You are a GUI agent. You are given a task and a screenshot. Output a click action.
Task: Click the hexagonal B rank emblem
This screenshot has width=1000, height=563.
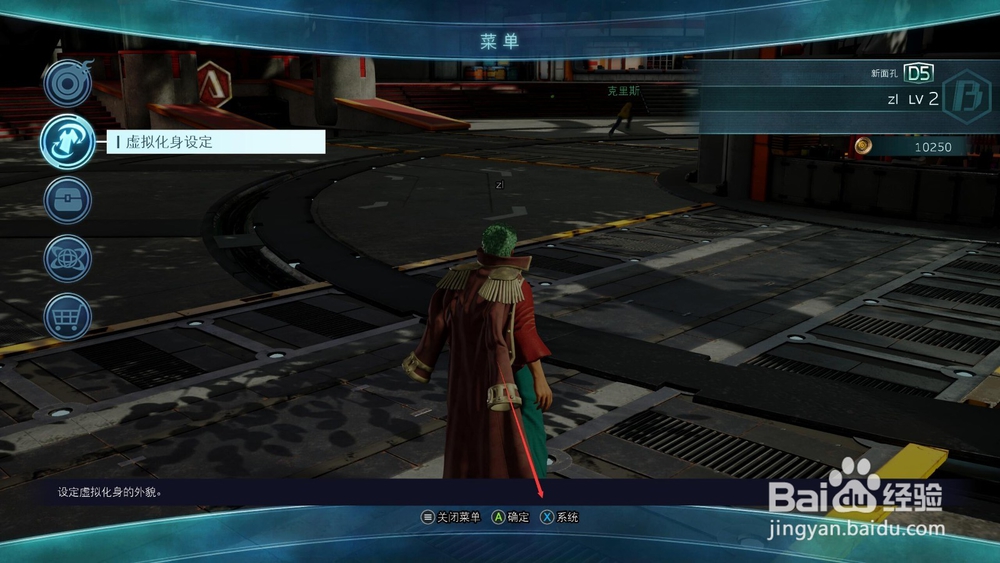[x=965, y=98]
